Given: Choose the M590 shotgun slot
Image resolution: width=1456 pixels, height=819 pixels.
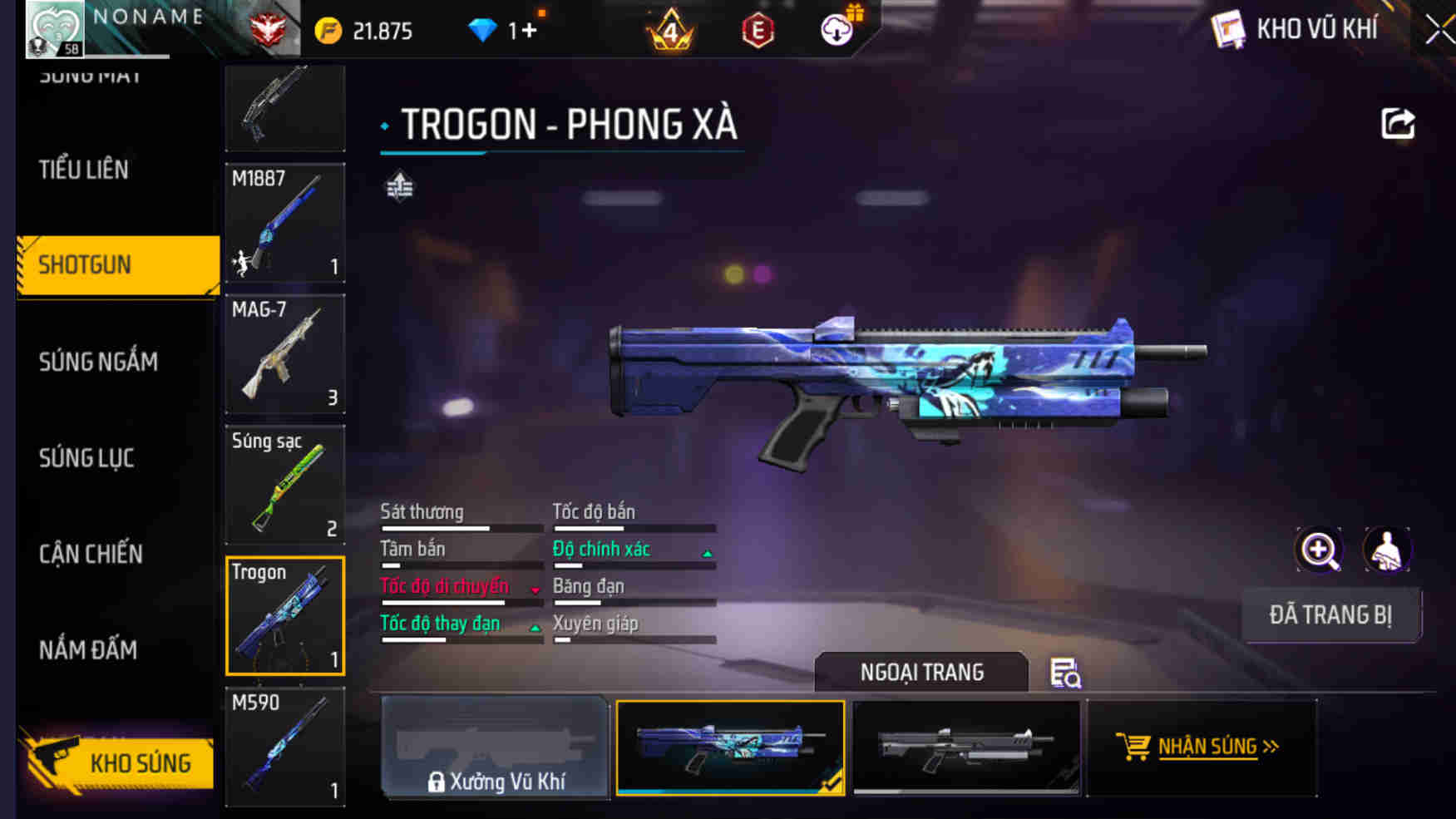Looking at the screenshot, I should (285, 746).
